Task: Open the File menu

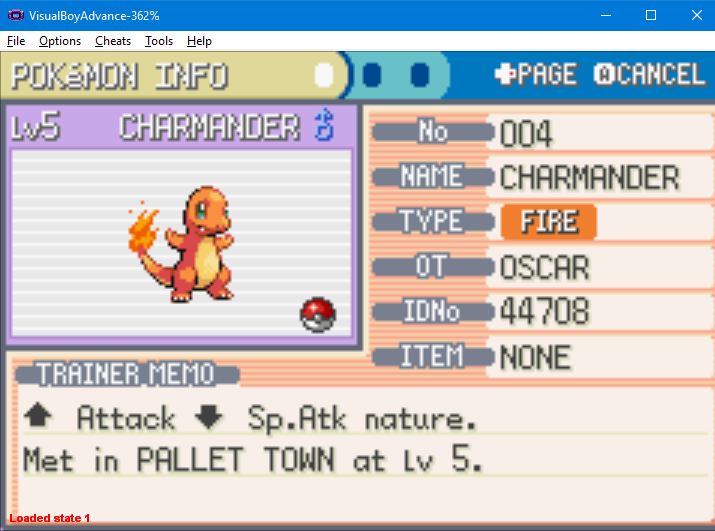Action: [16, 41]
